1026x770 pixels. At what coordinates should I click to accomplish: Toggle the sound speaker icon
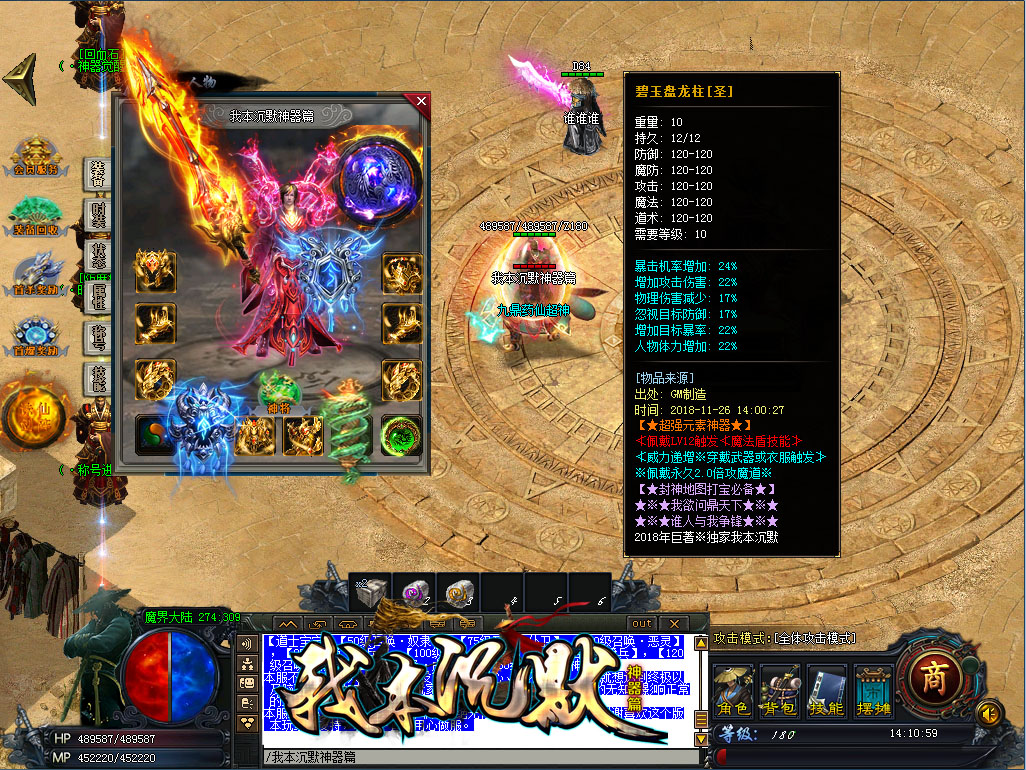click(989, 712)
